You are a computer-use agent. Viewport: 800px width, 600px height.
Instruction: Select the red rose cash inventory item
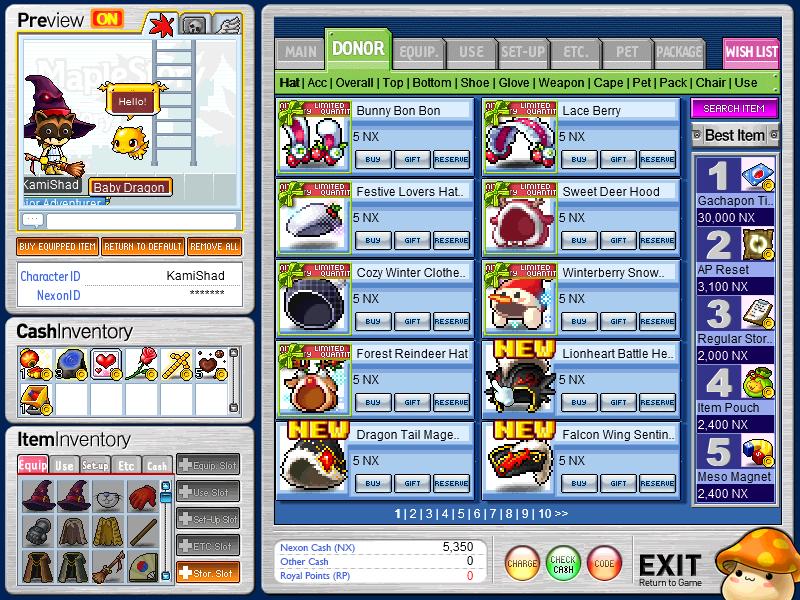coord(146,364)
